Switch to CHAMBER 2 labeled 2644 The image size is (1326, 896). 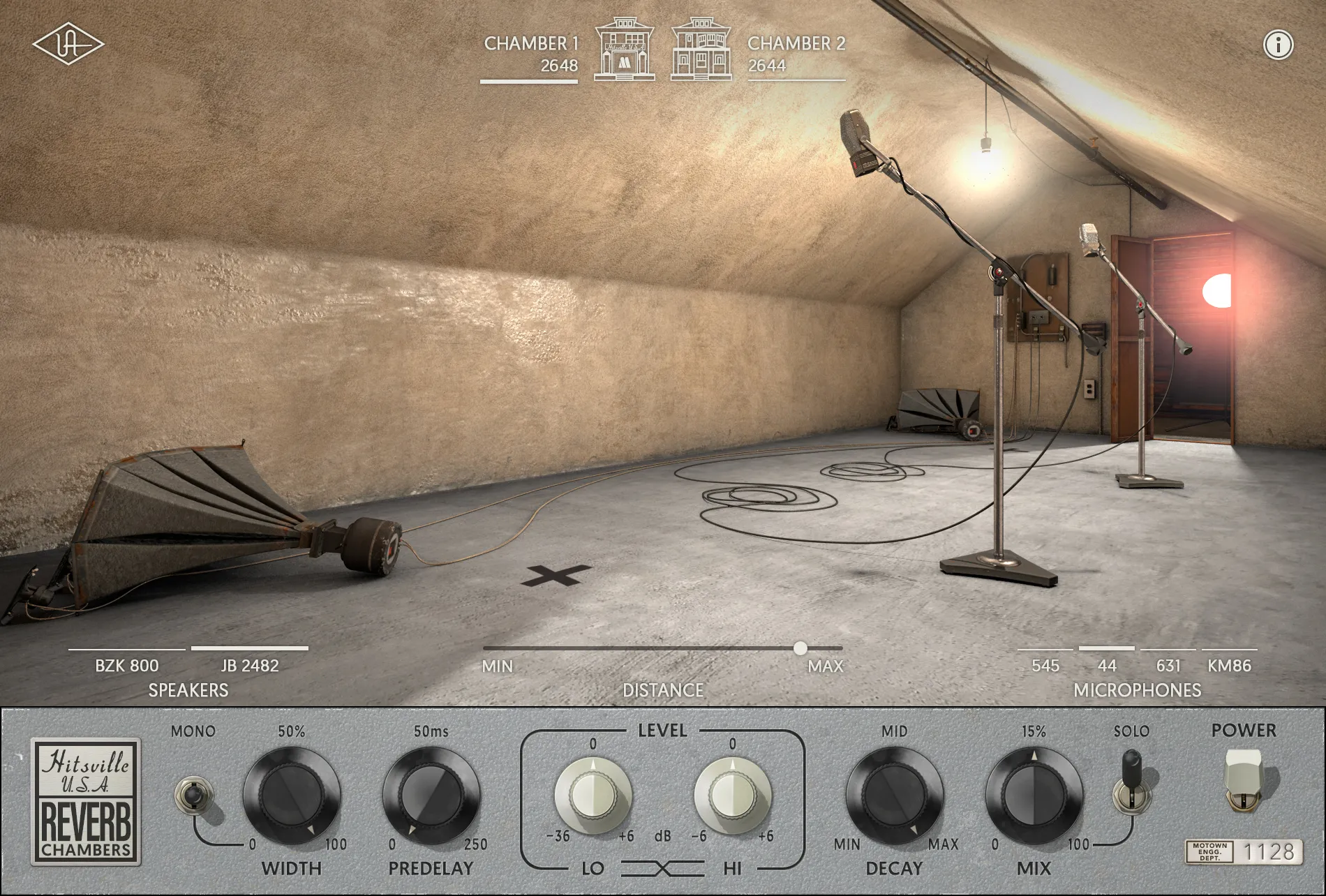pos(796,52)
